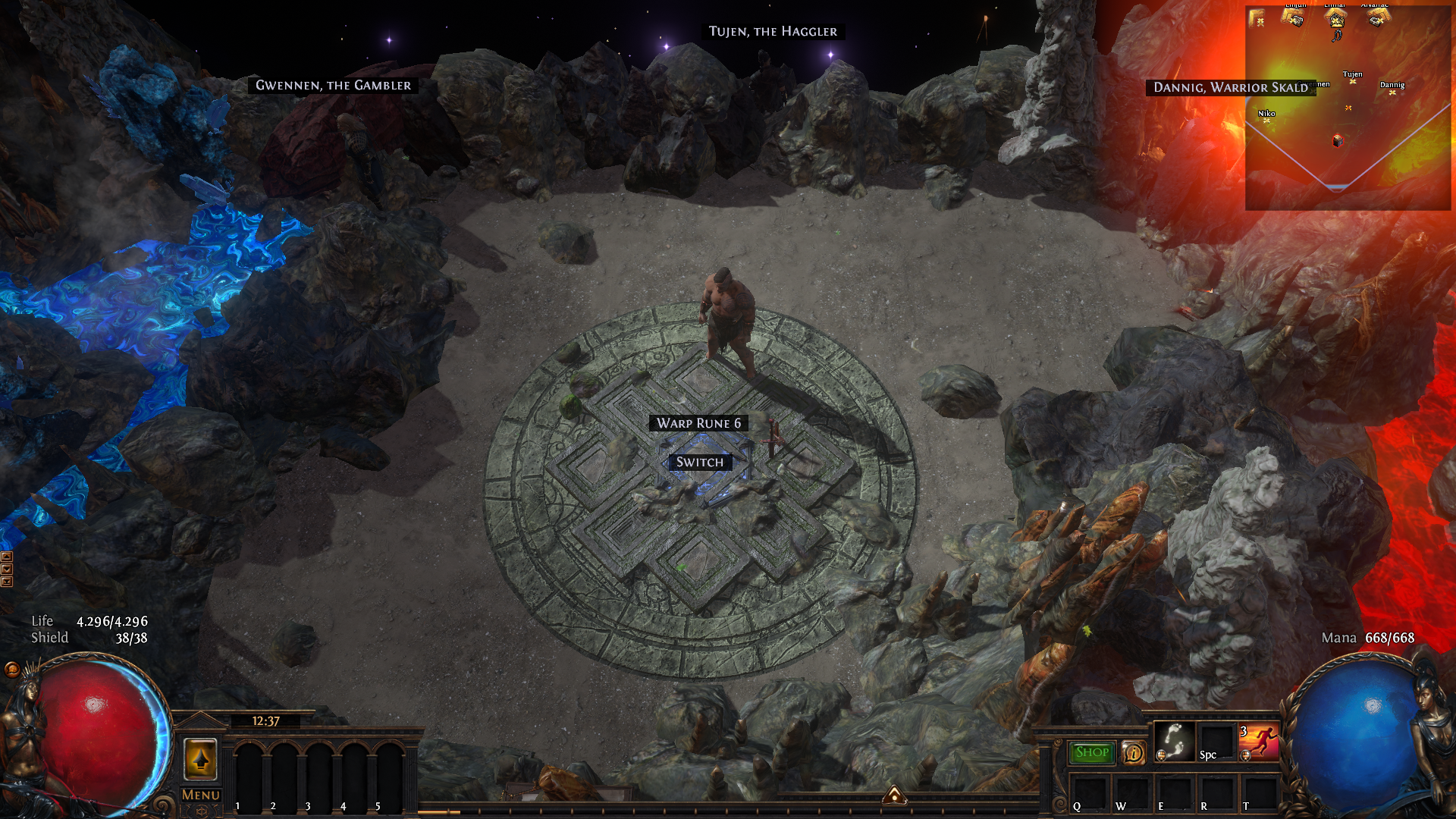Select the footprints movement skill slot
The width and height of the screenshot is (1456, 819).
click(1174, 741)
